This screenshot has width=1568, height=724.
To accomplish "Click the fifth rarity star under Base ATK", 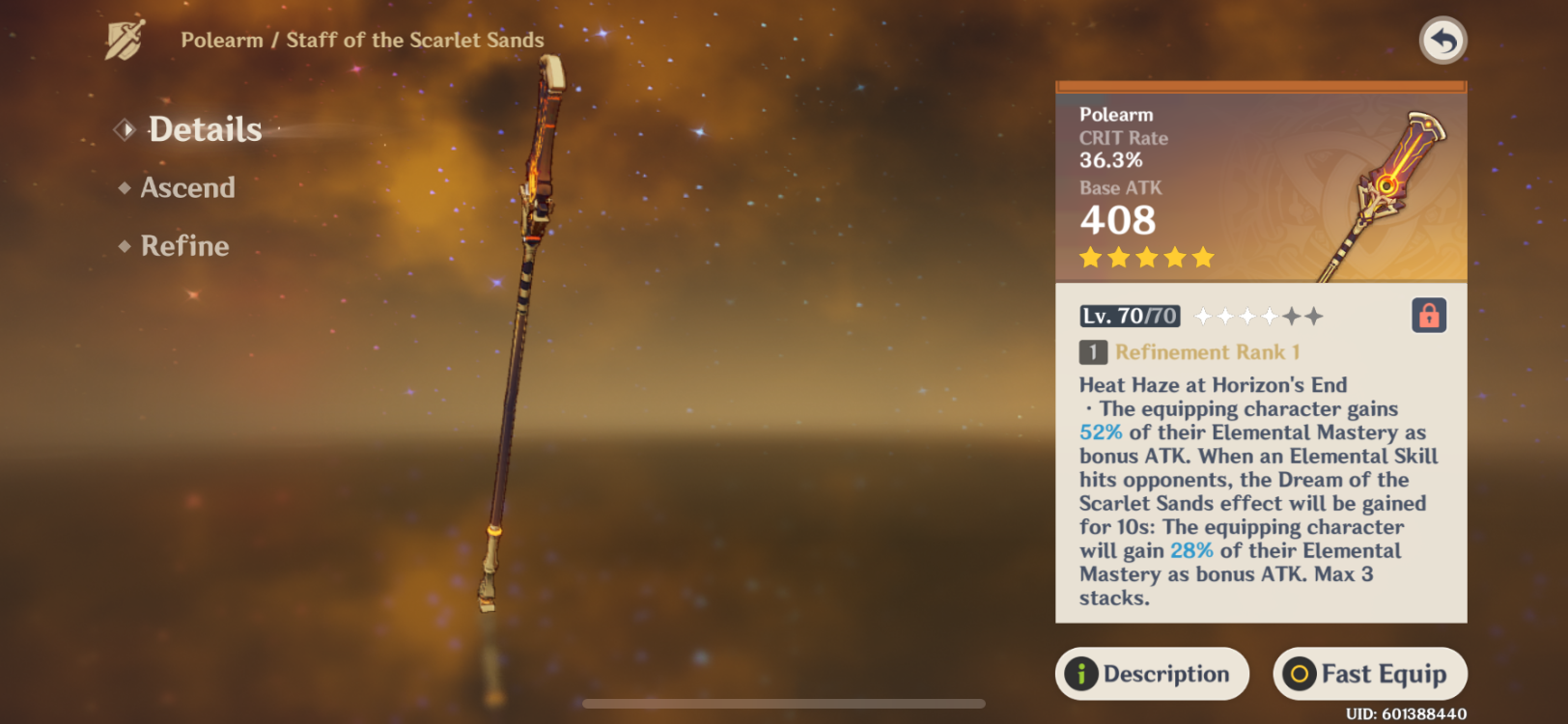I will [x=1200, y=257].
